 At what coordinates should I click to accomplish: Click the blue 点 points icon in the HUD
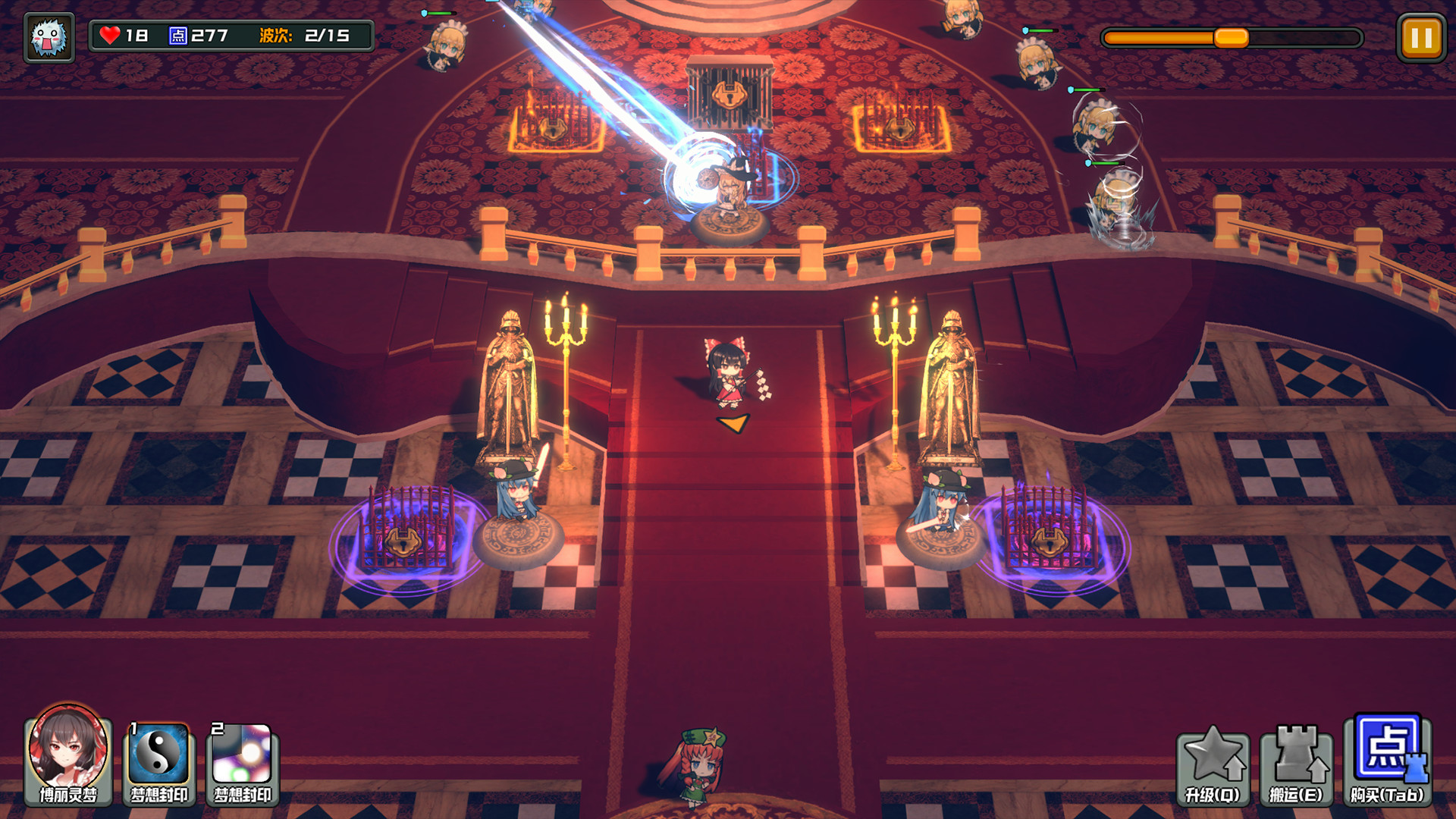[x=177, y=33]
